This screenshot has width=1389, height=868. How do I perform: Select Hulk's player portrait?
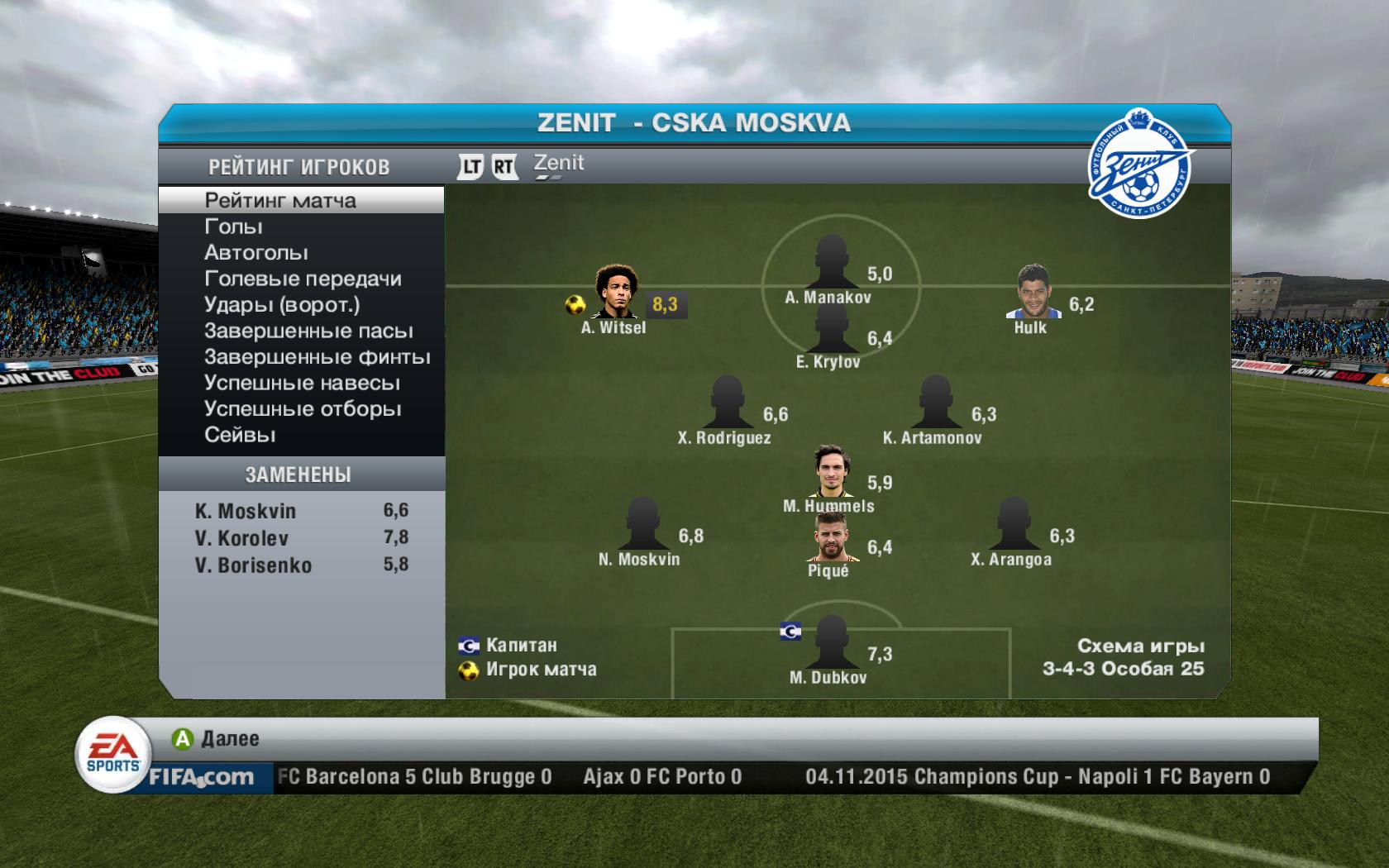[x=1033, y=292]
